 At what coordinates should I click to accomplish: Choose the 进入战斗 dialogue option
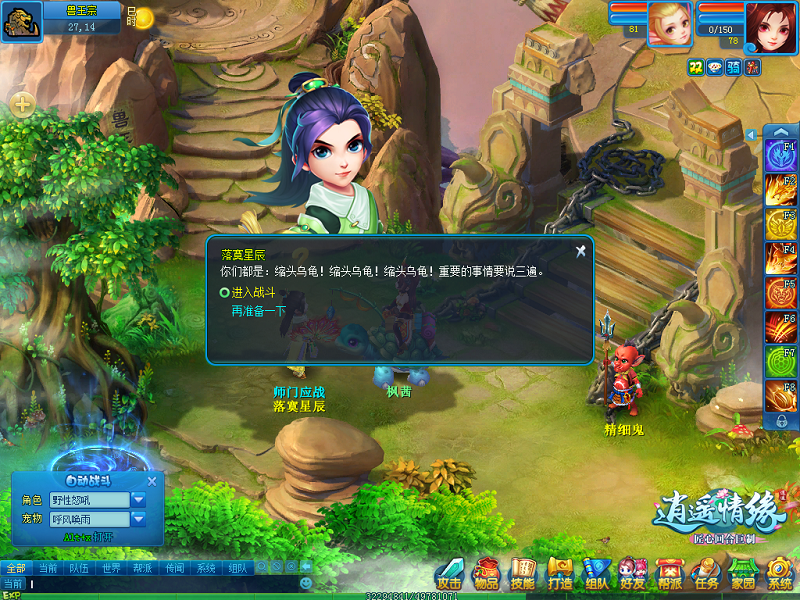(x=252, y=292)
